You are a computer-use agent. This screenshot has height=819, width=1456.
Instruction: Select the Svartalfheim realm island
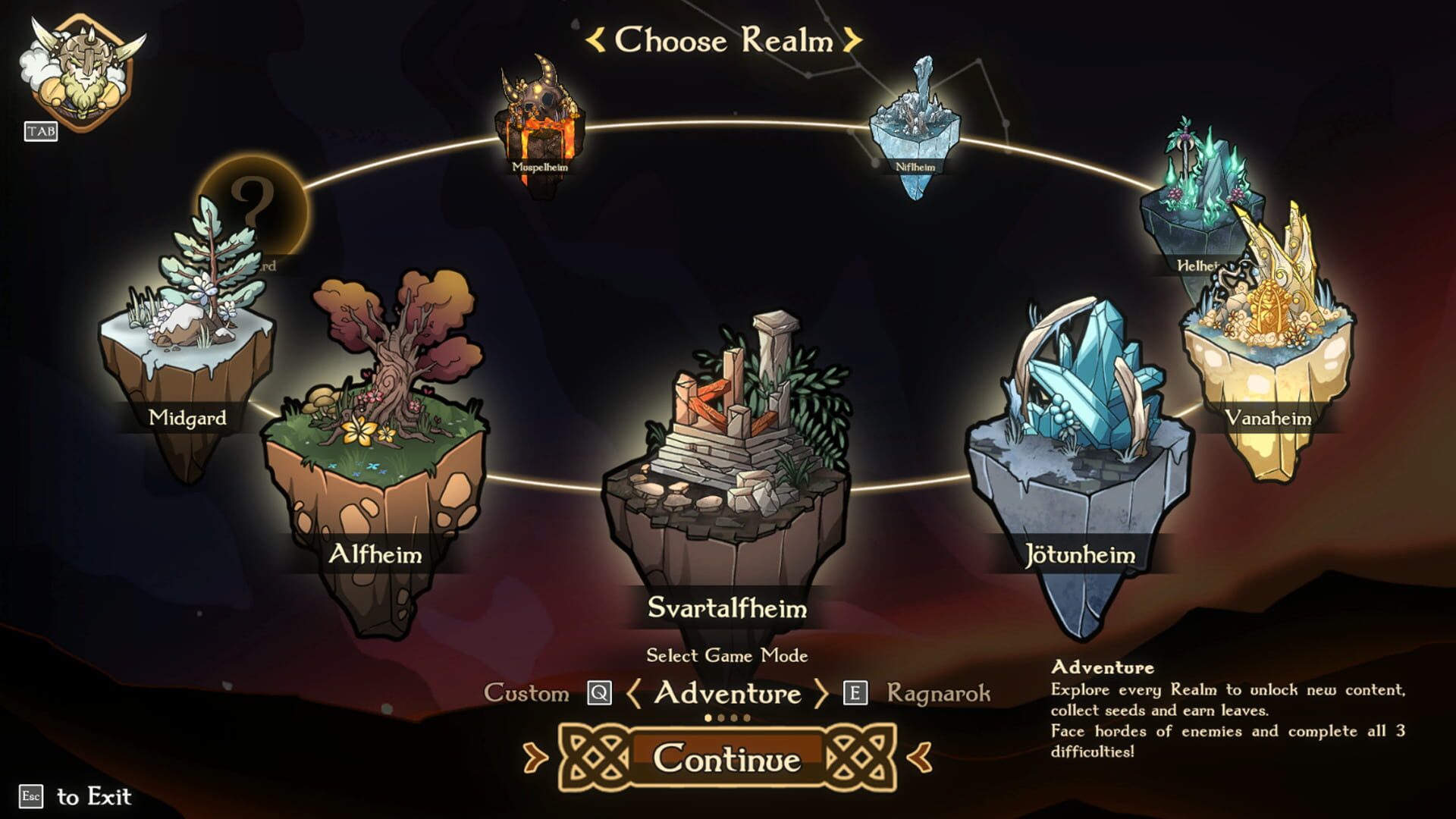[x=726, y=455]
